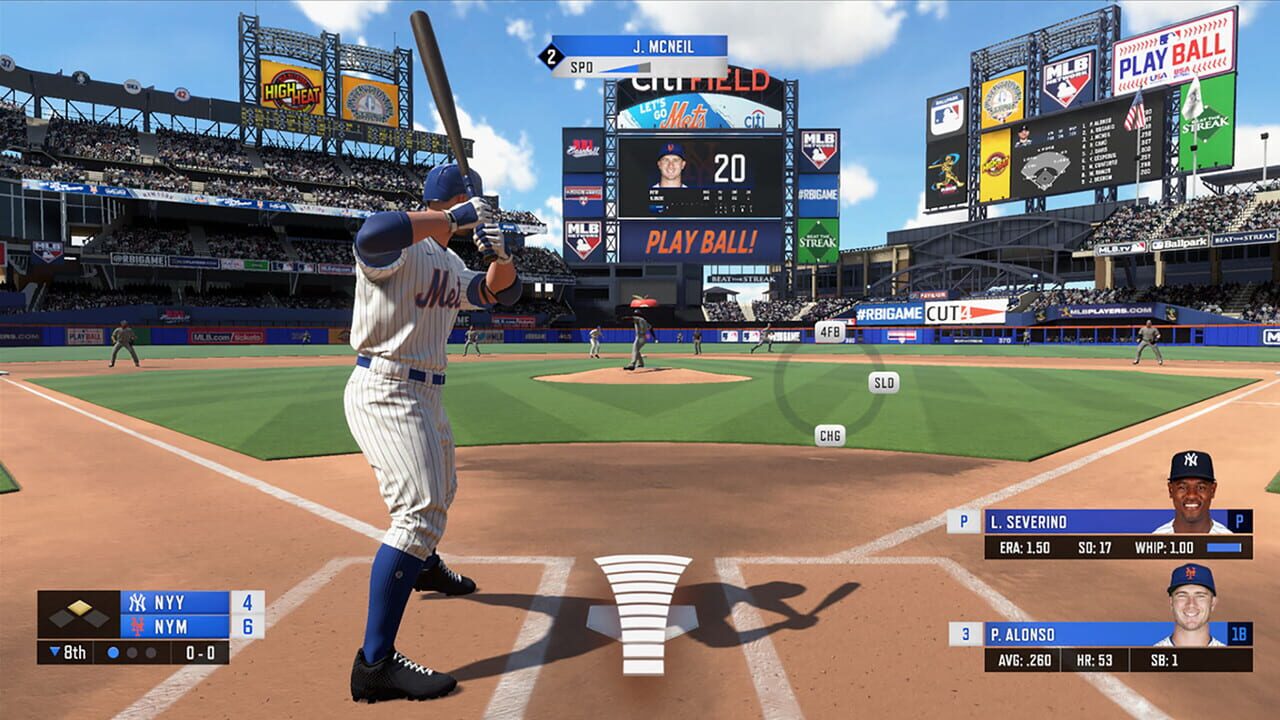This screenshot has height=720, width=1280.
Task: Toggle the first blue pitch count dot
Action: tap(114, 652)
